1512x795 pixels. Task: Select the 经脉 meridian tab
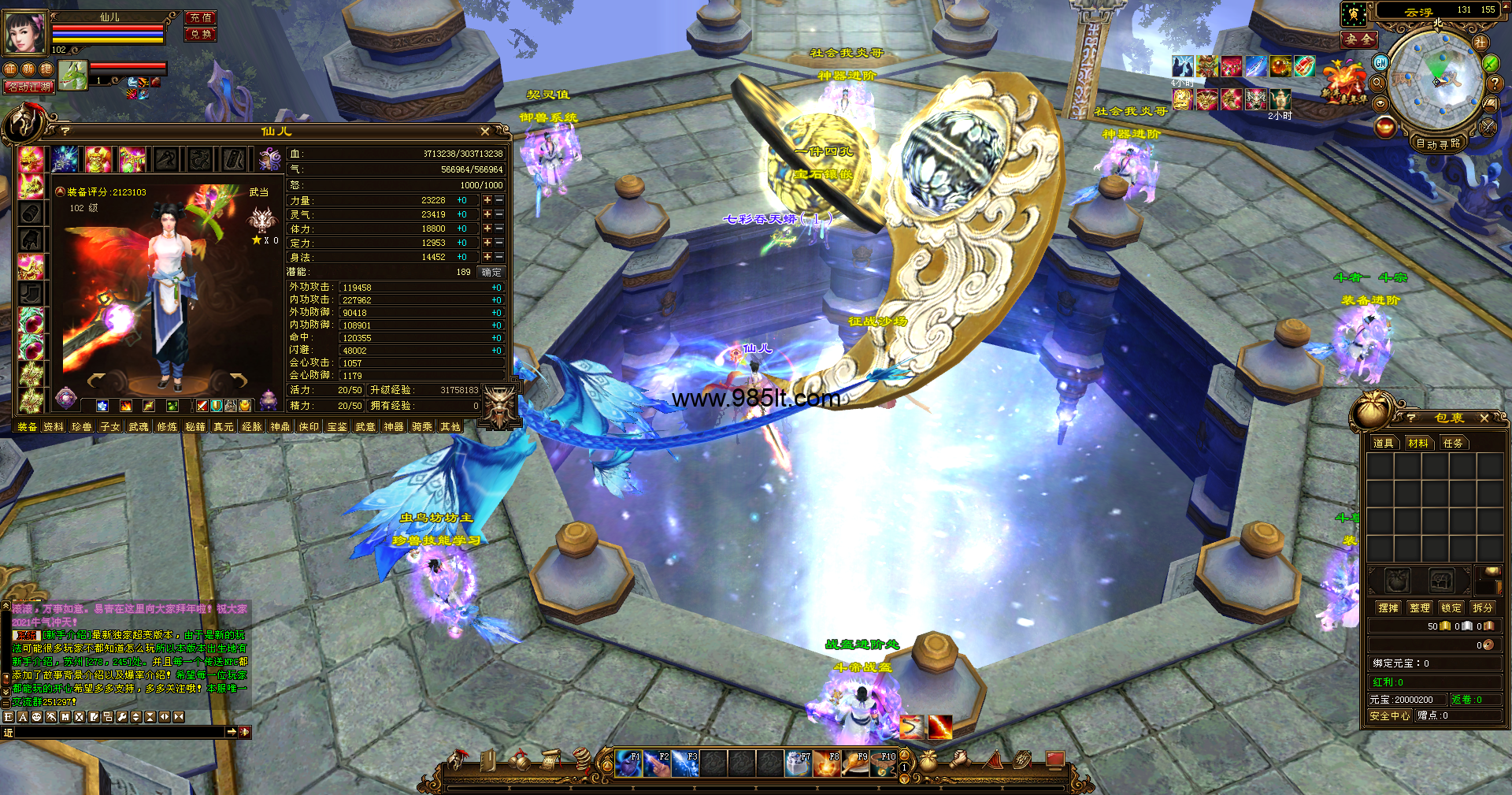[x=252, y=427]
